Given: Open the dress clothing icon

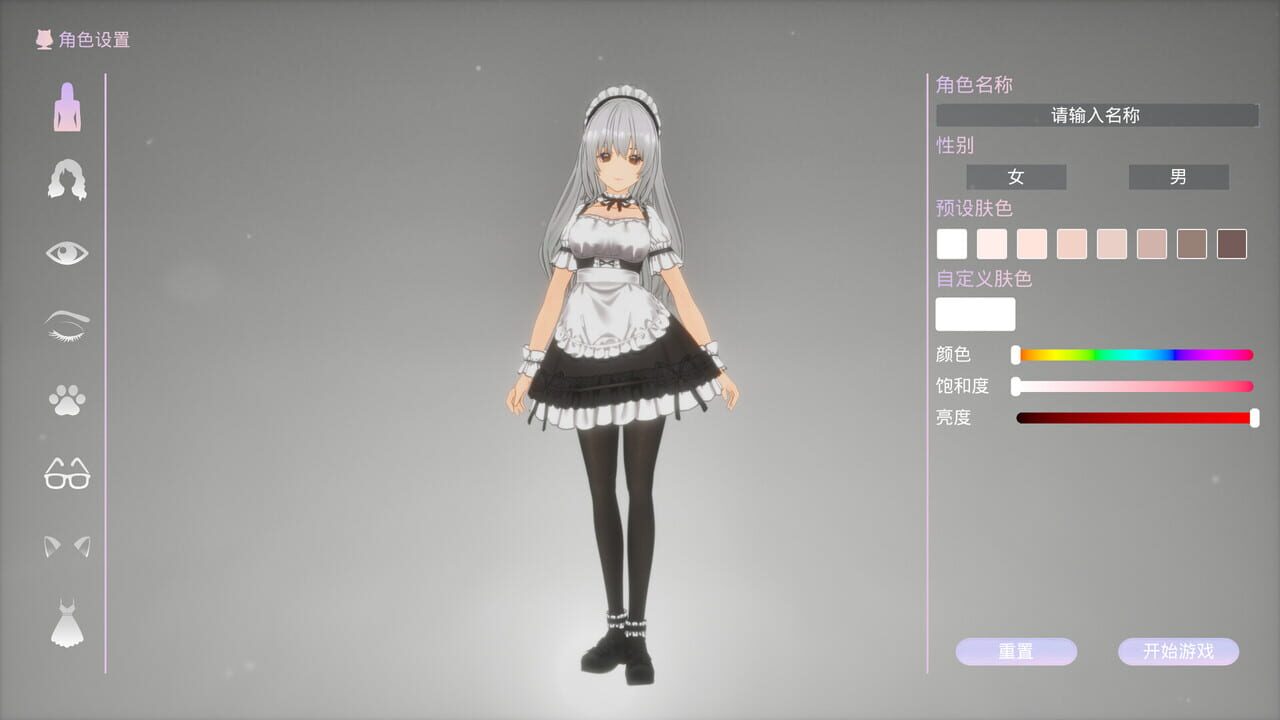Looking at the screenshot, I should click(66, 622).
